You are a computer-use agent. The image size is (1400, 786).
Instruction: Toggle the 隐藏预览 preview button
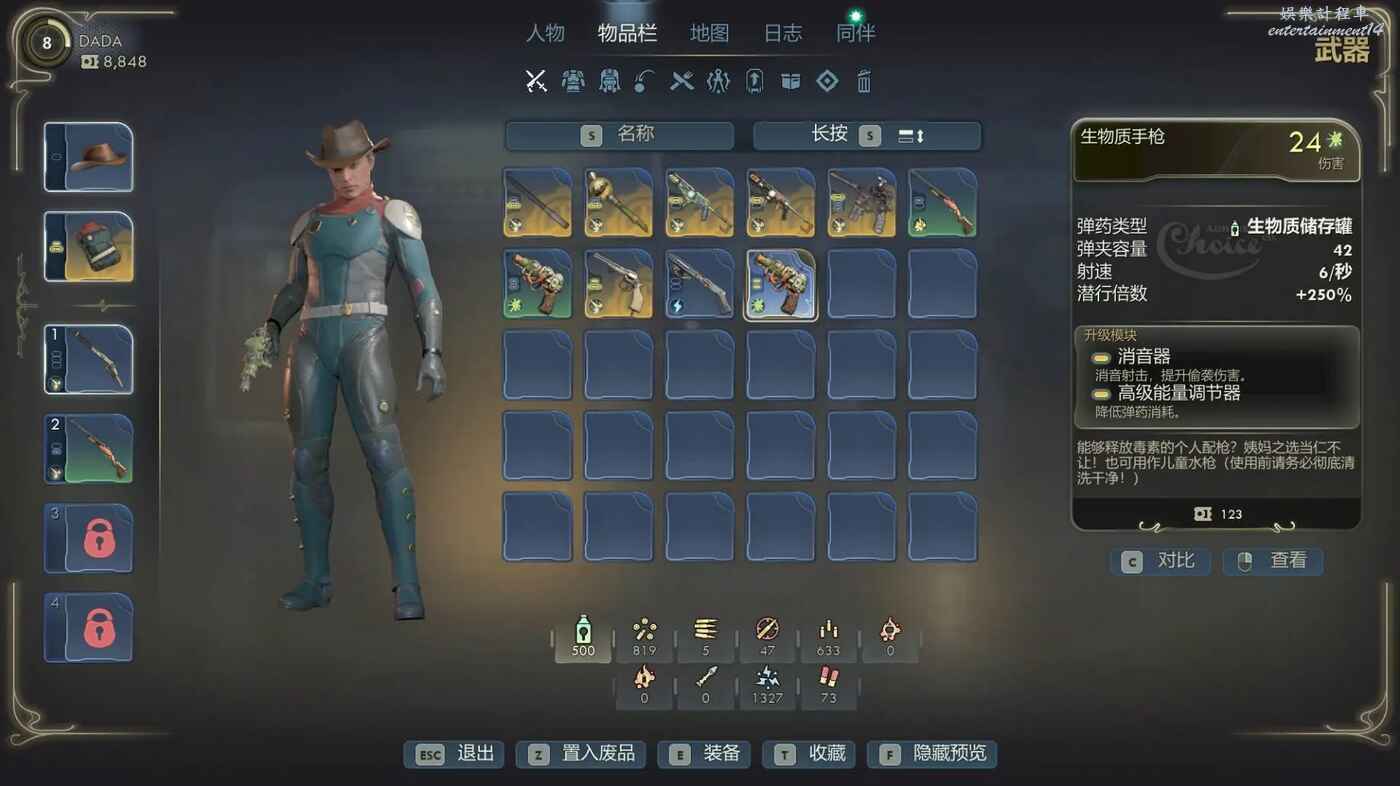pyautogui.click(x=932, y=754)
